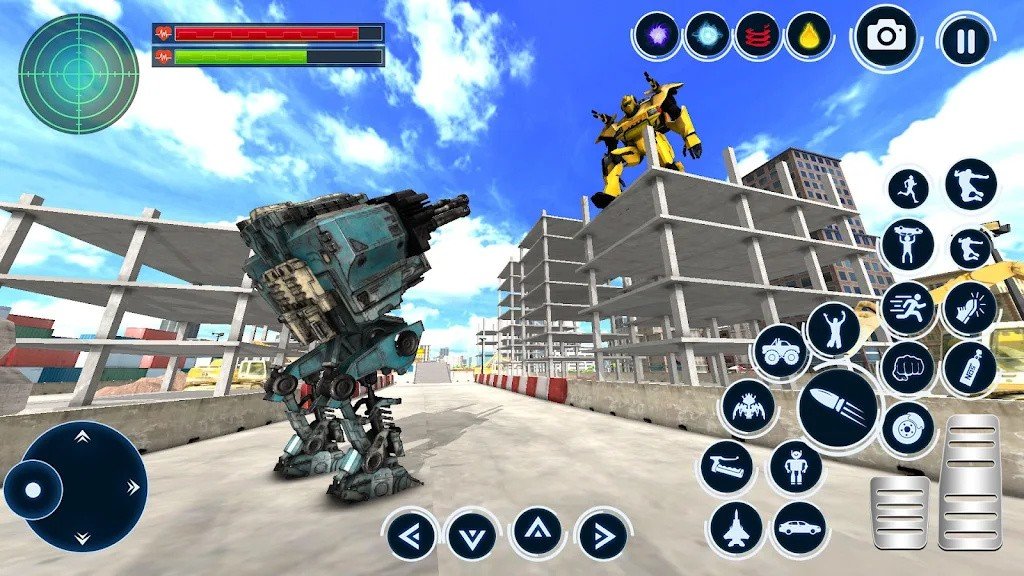This screenshot has width=1024, height=576.
Task: Transform into the monster truck
Action: [780, 352]
